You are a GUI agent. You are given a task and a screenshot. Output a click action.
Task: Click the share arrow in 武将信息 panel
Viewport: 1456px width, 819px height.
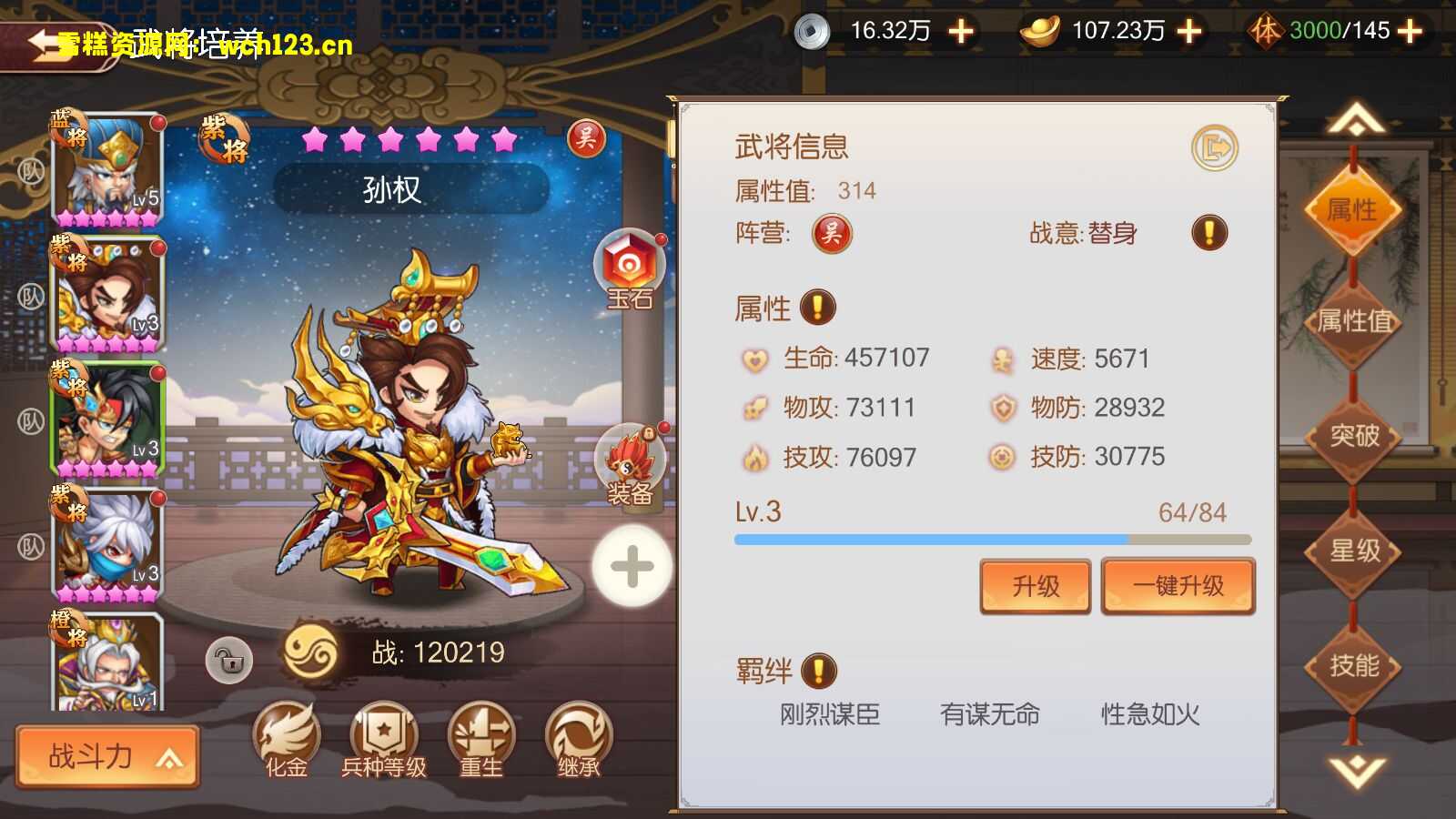pos(1216,146)
